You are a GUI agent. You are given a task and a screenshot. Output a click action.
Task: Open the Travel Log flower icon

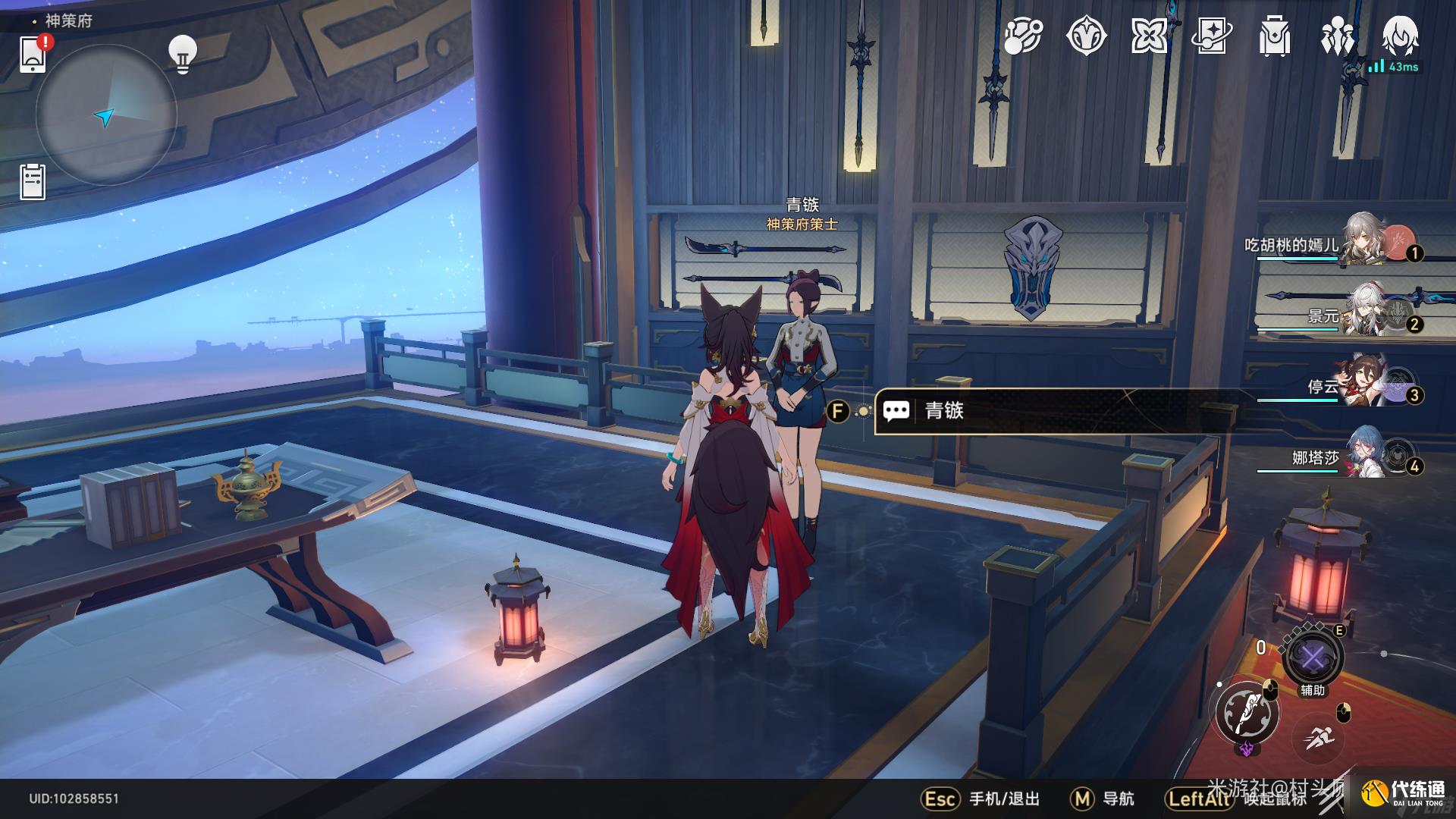point(1149,36)
